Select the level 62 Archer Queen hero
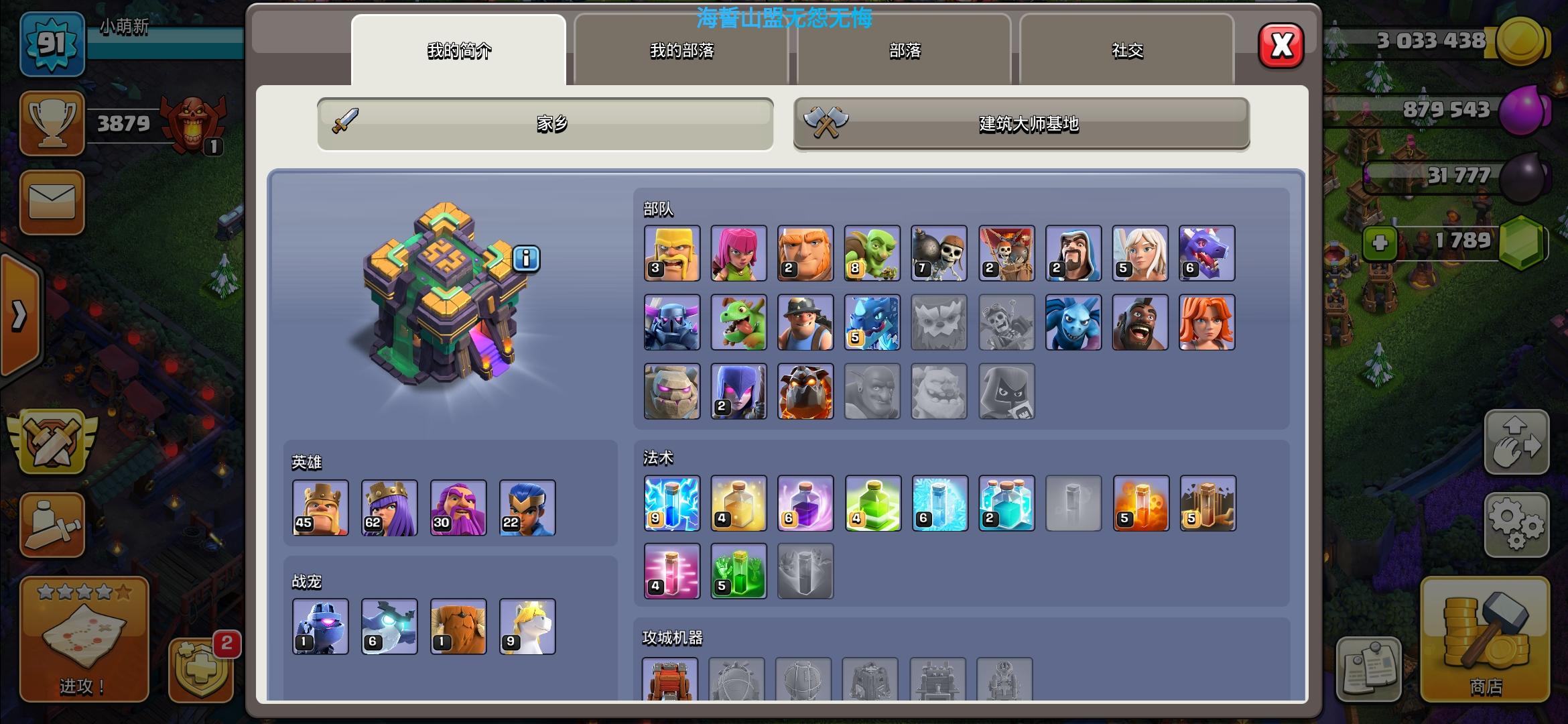1568x724 pixels. point(389,508)
